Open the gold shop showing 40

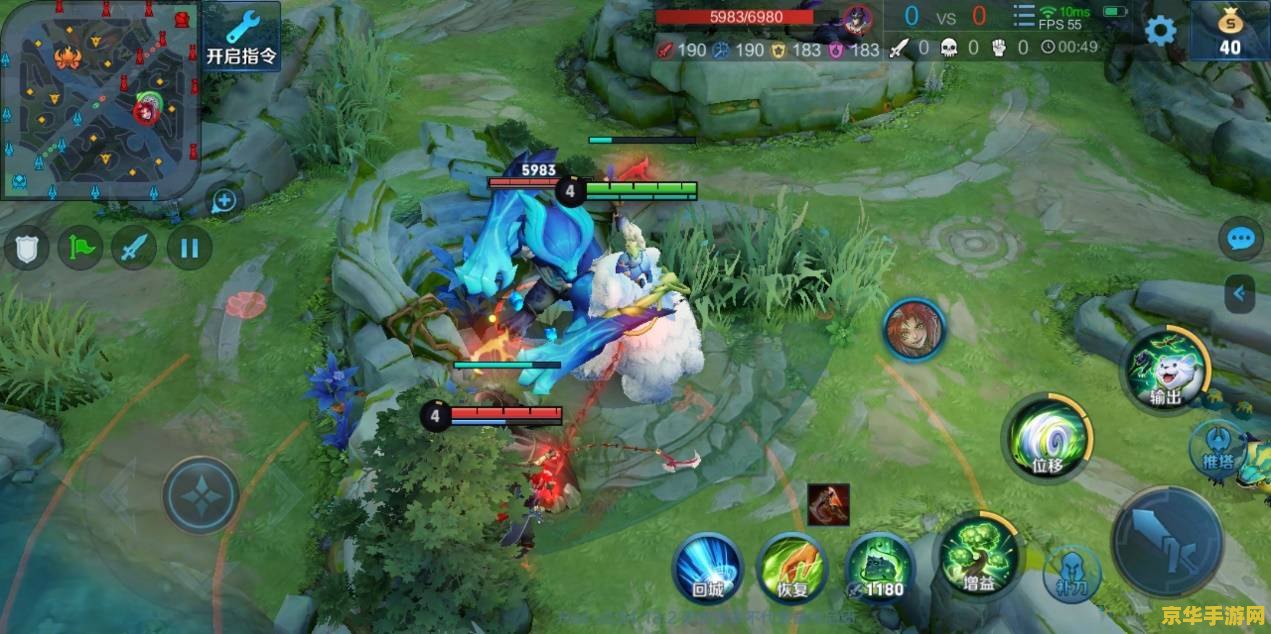pos(1229,32)
